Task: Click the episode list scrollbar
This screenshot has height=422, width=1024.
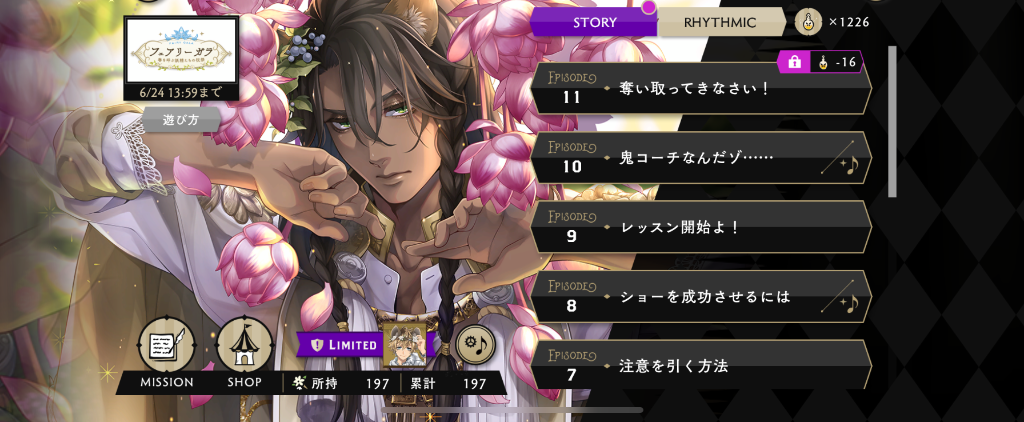Action: pos(892,120)
